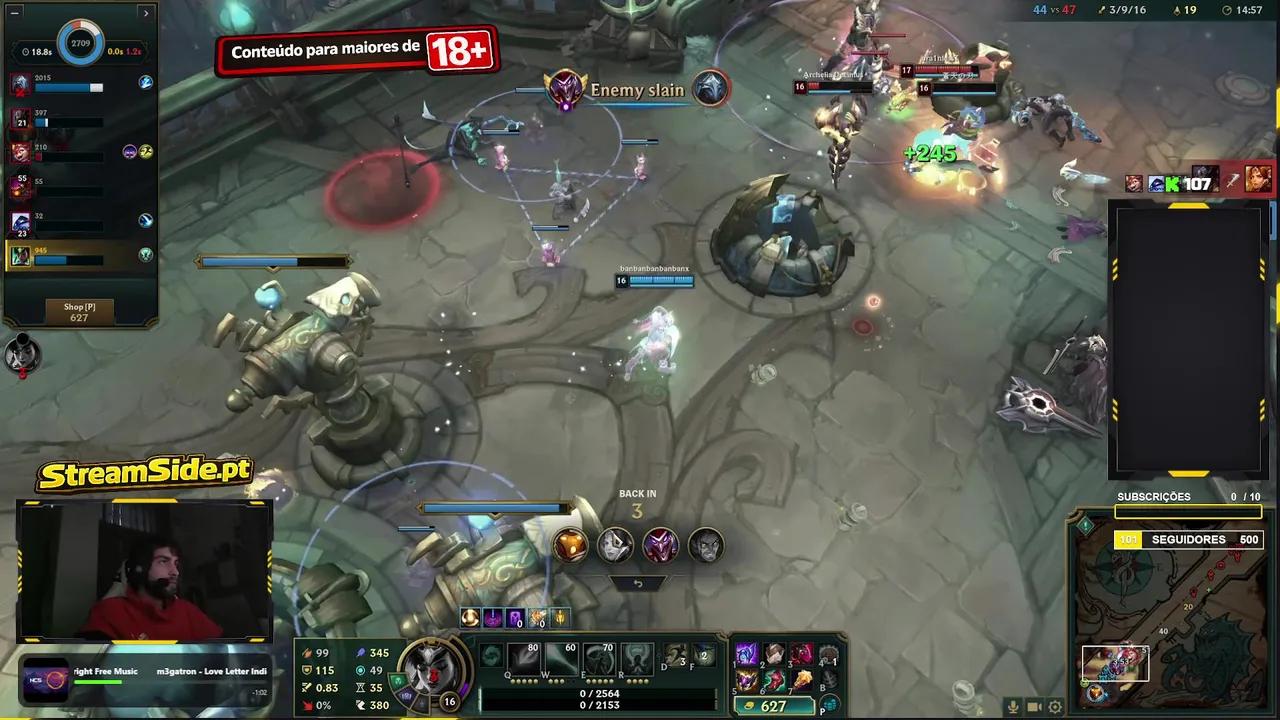This screenshot has height=720, width=1280.
Task: Click the D summoner spell icon
Action: coord(676,656)
